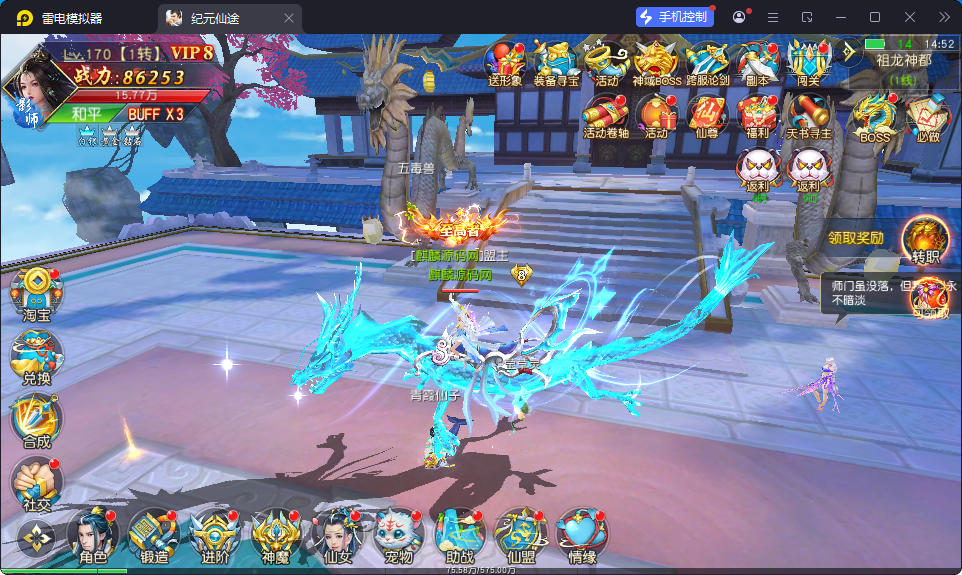This screenshot has height=575, width=962.
Task: Open the 淘宝 treasure icon
Action: (38, 294)
